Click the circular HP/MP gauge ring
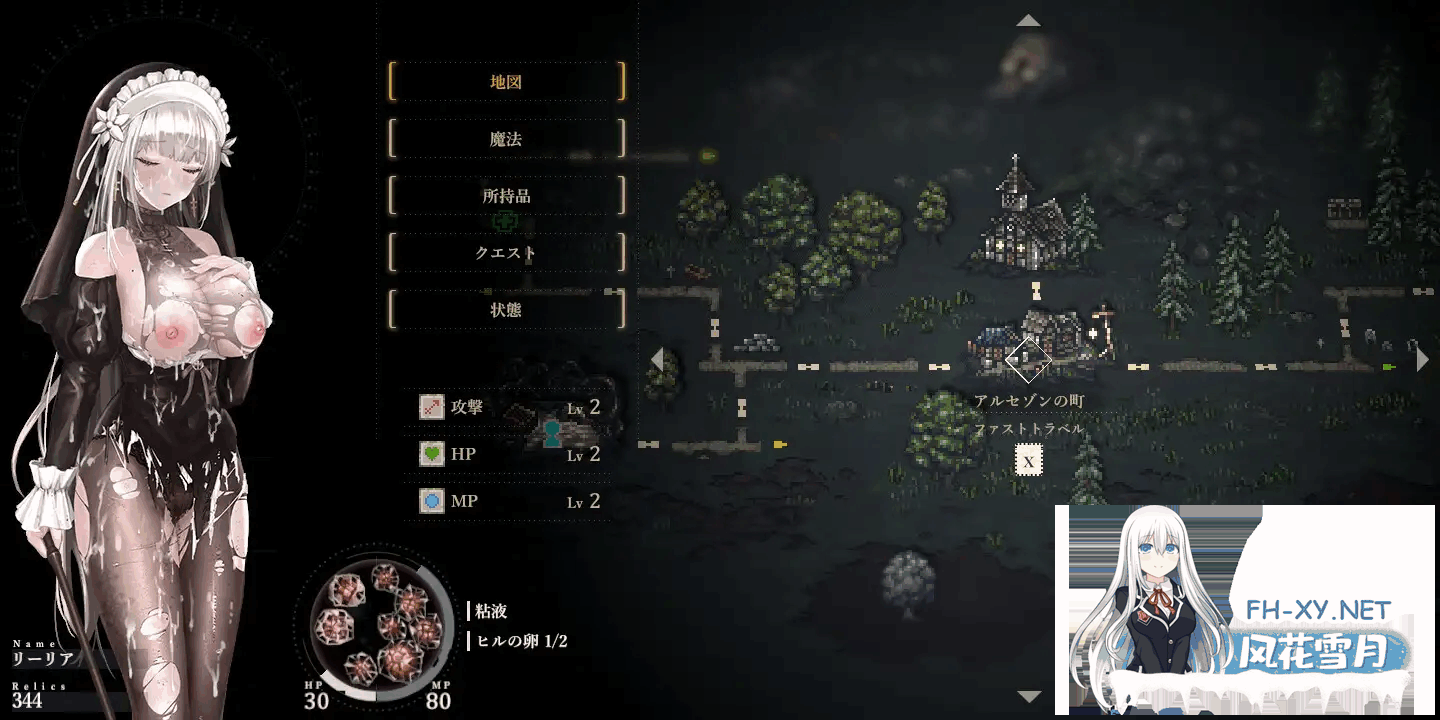The image size is (1440, 720). pos(375,625)
